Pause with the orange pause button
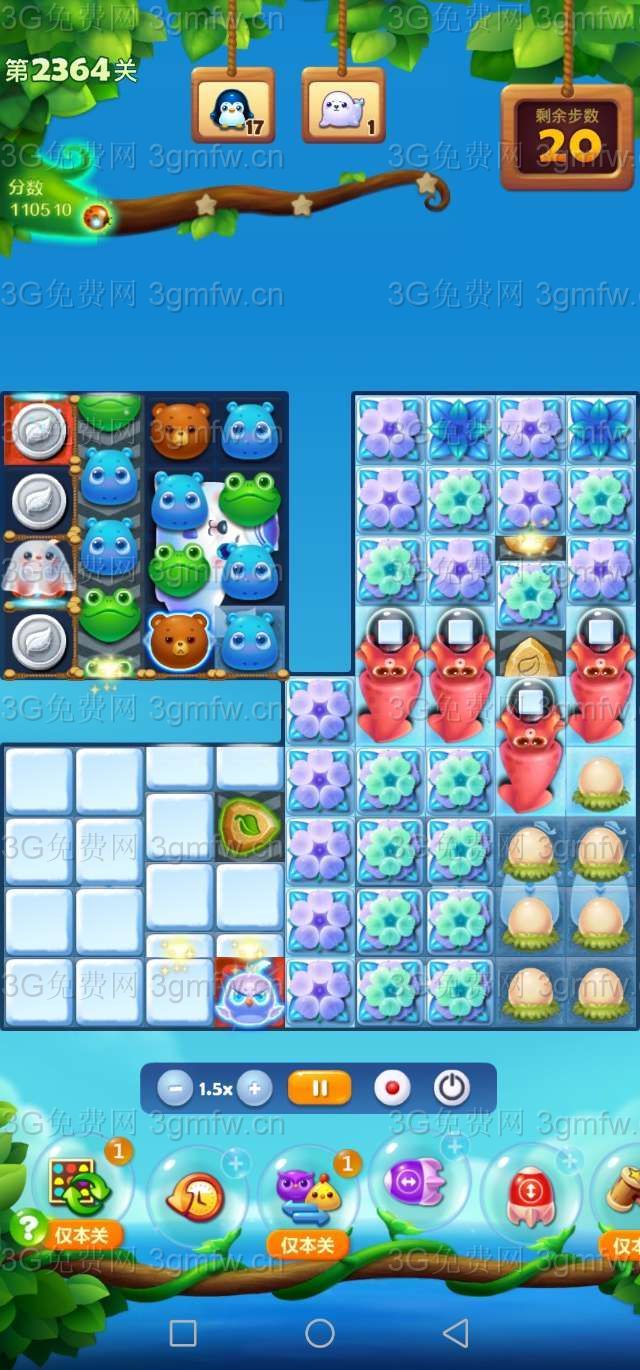 coord(320,1088)
